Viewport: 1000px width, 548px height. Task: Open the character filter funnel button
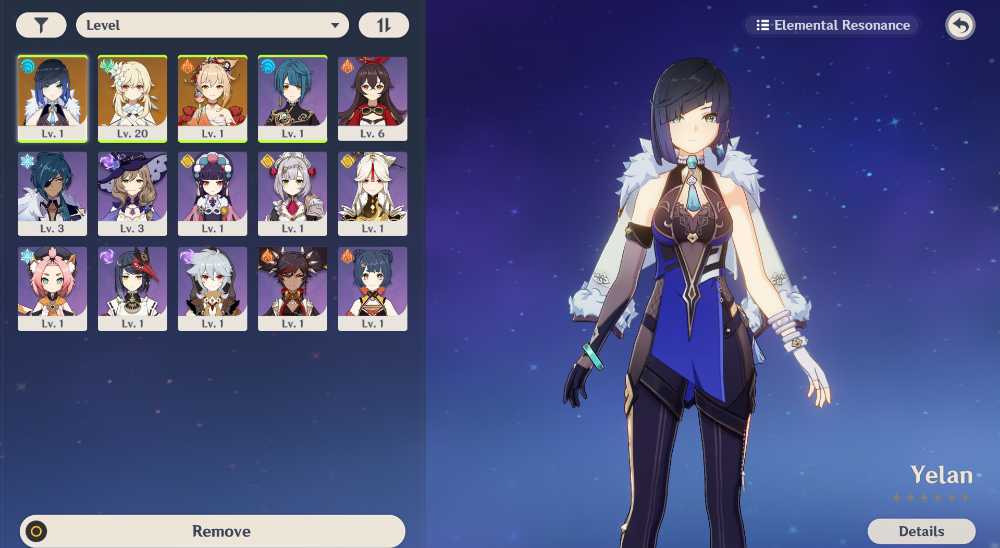41,25
